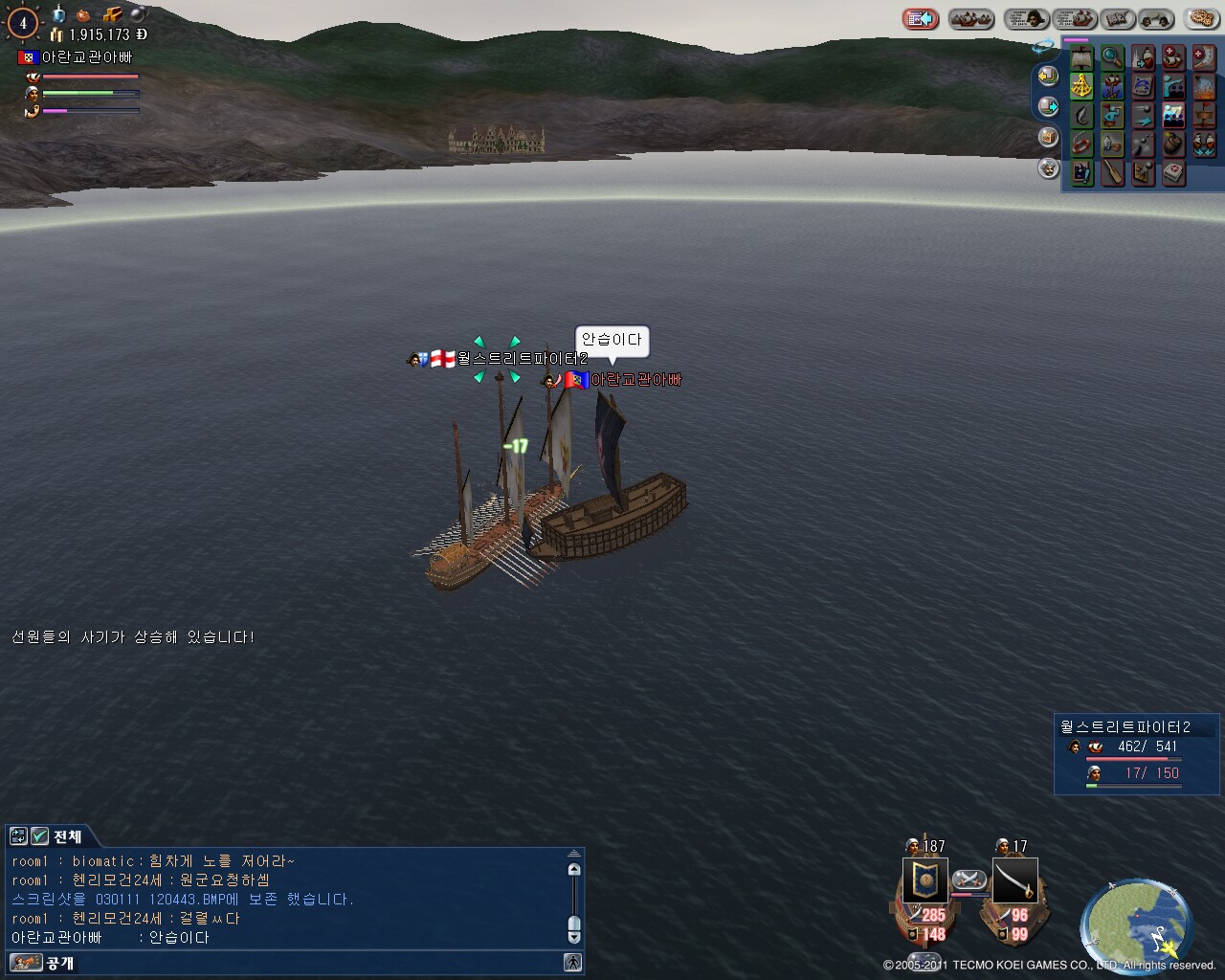Activate the life preserver rescue skill
1225x980 pixels.
click(1081, 145)
